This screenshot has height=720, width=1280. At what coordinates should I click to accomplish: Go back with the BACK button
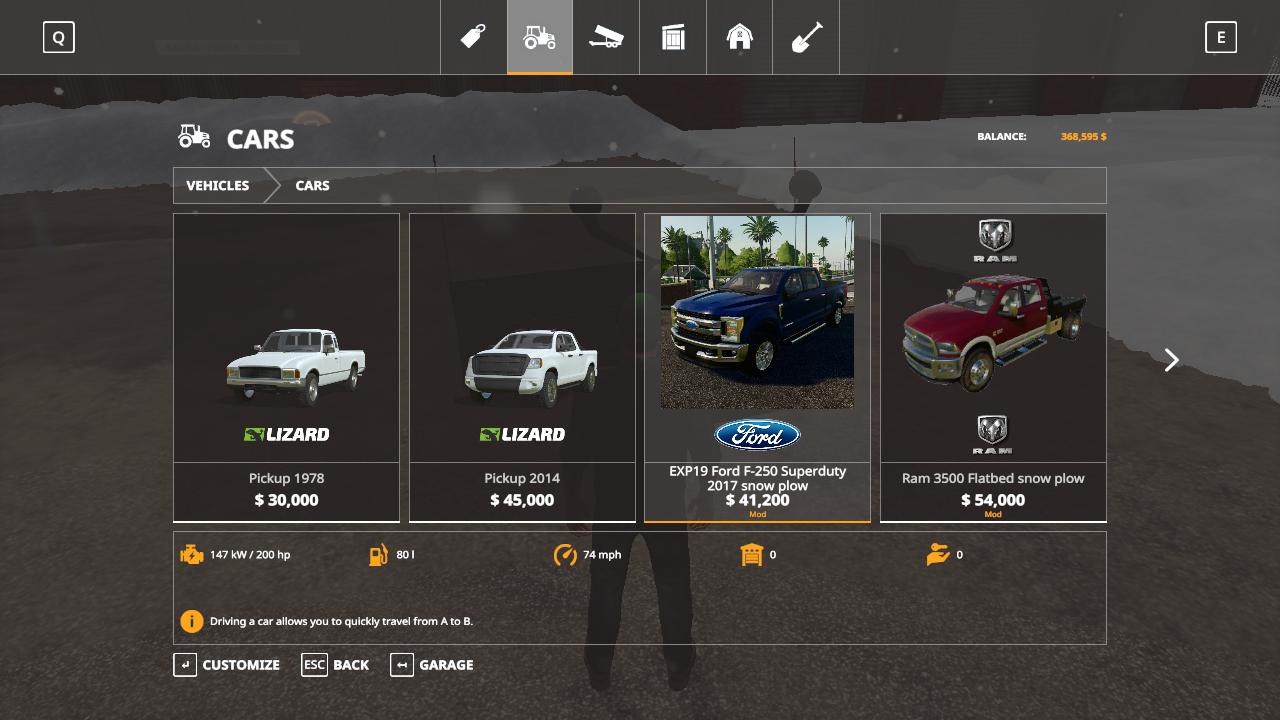click(336, 665)
